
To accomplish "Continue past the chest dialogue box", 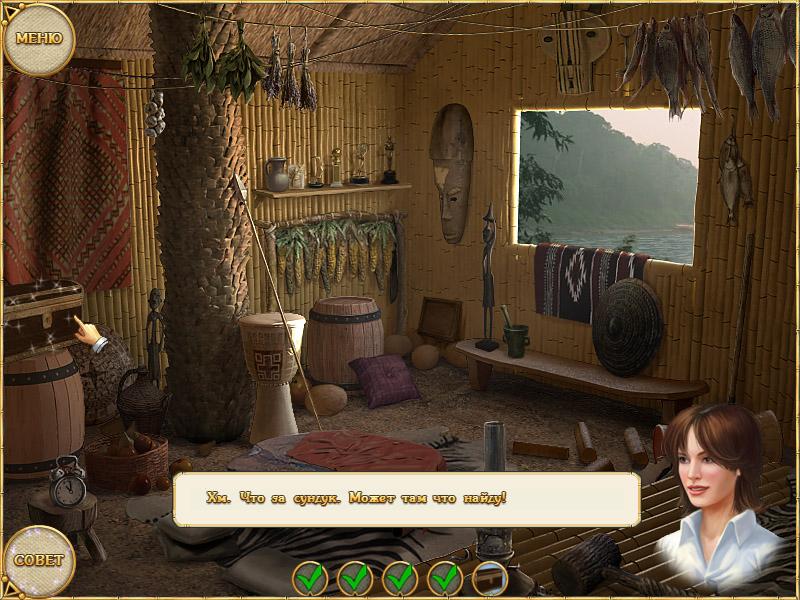I will point(406,498).
